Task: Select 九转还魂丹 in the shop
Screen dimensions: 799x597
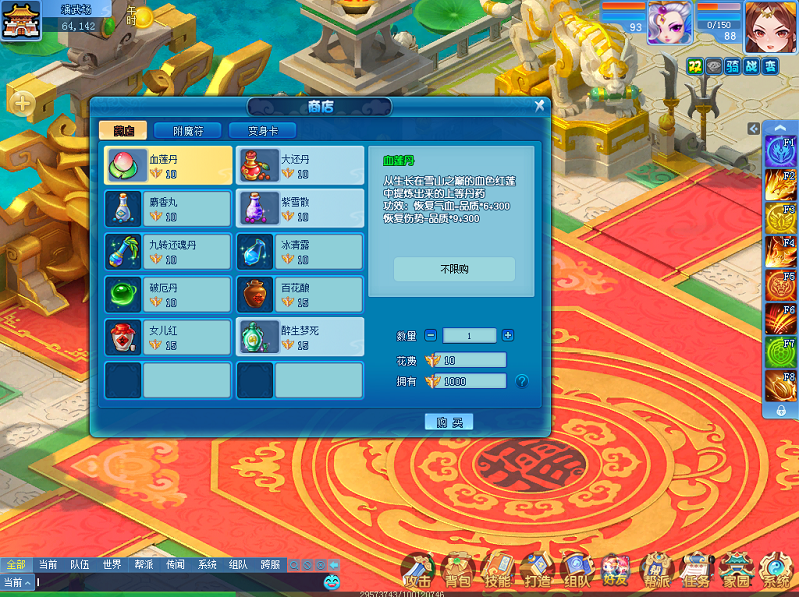Action: [x=168, y=251]
